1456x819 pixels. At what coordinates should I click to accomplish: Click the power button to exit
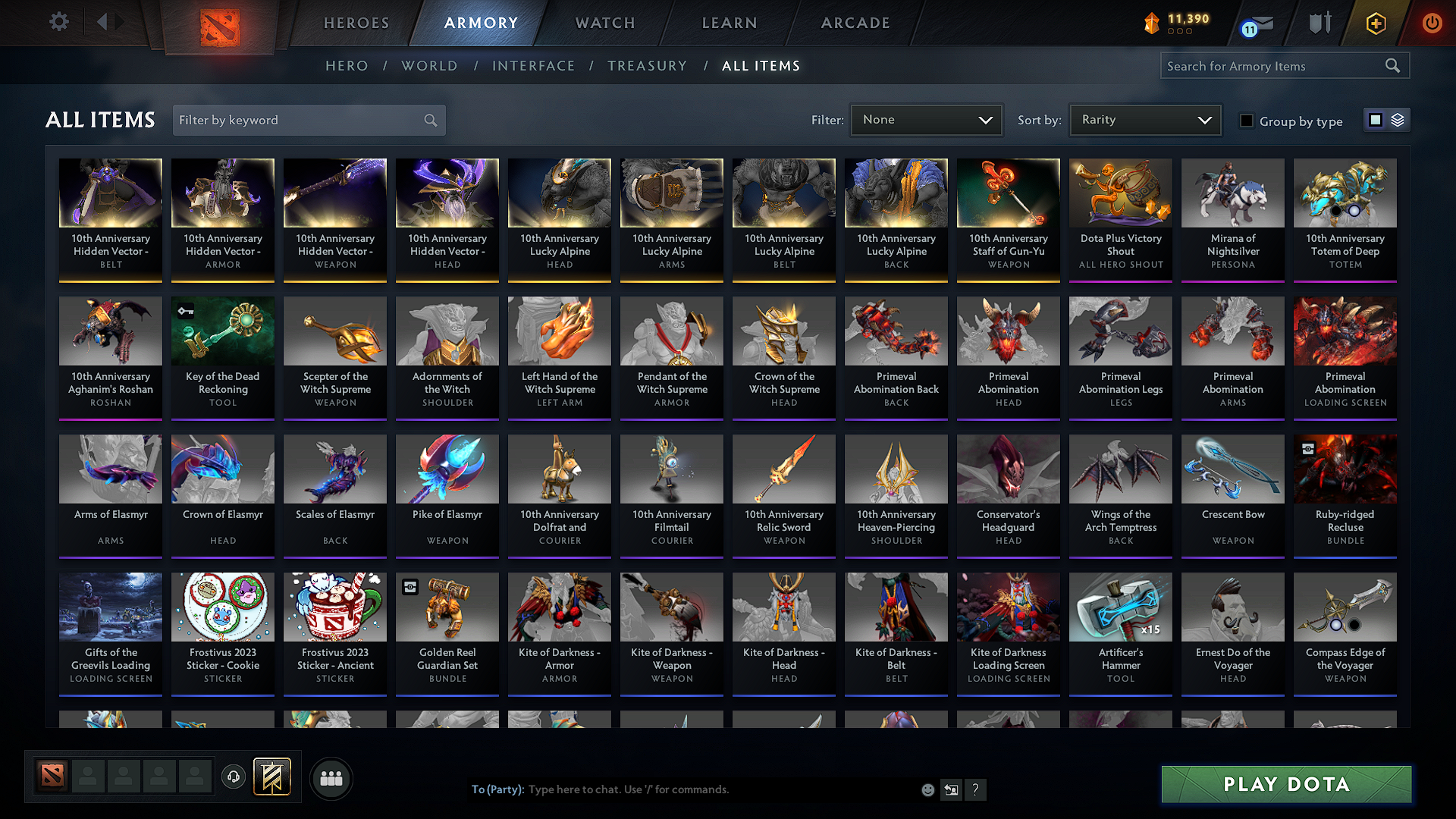pos(1432,23)
